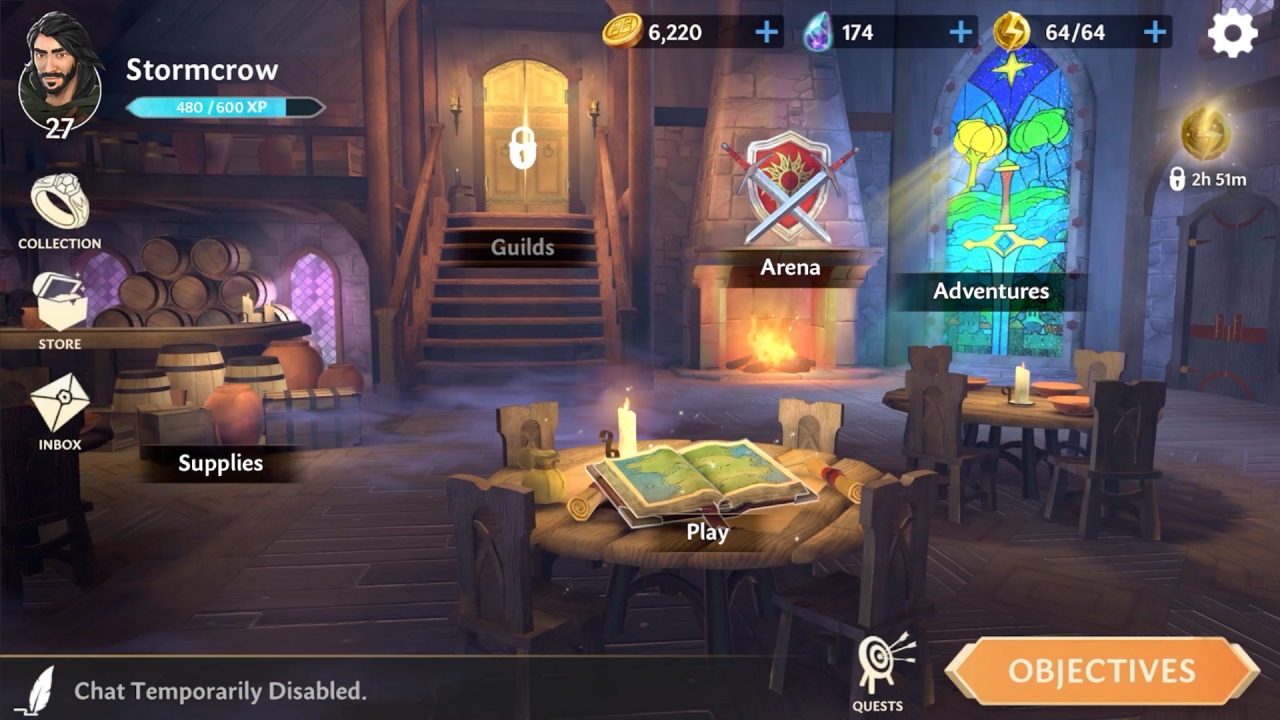1280x720 pixels.
Task: Buy more gold with the plus button
Action: (x=766, y=31)
